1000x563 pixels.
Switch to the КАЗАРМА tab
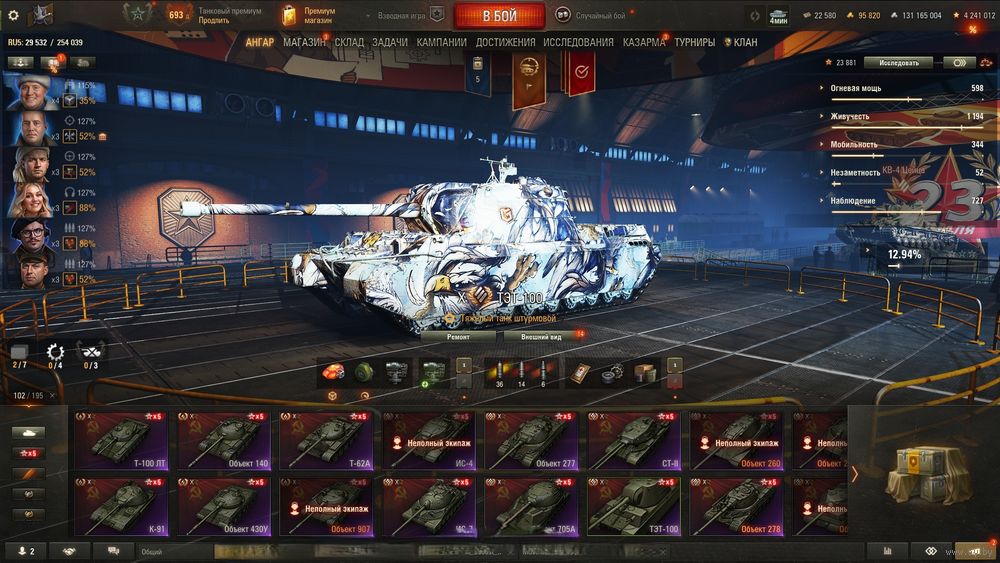[644, 43]
